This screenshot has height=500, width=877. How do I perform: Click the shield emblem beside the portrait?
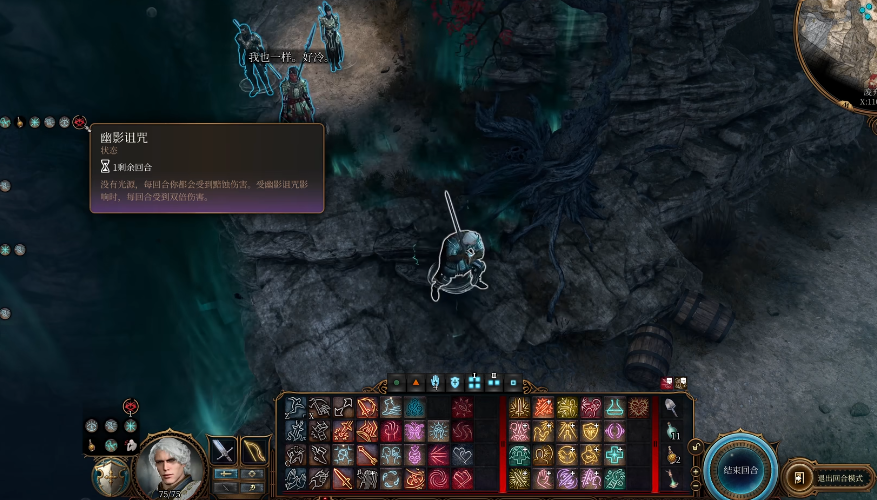tap(109, 477)
